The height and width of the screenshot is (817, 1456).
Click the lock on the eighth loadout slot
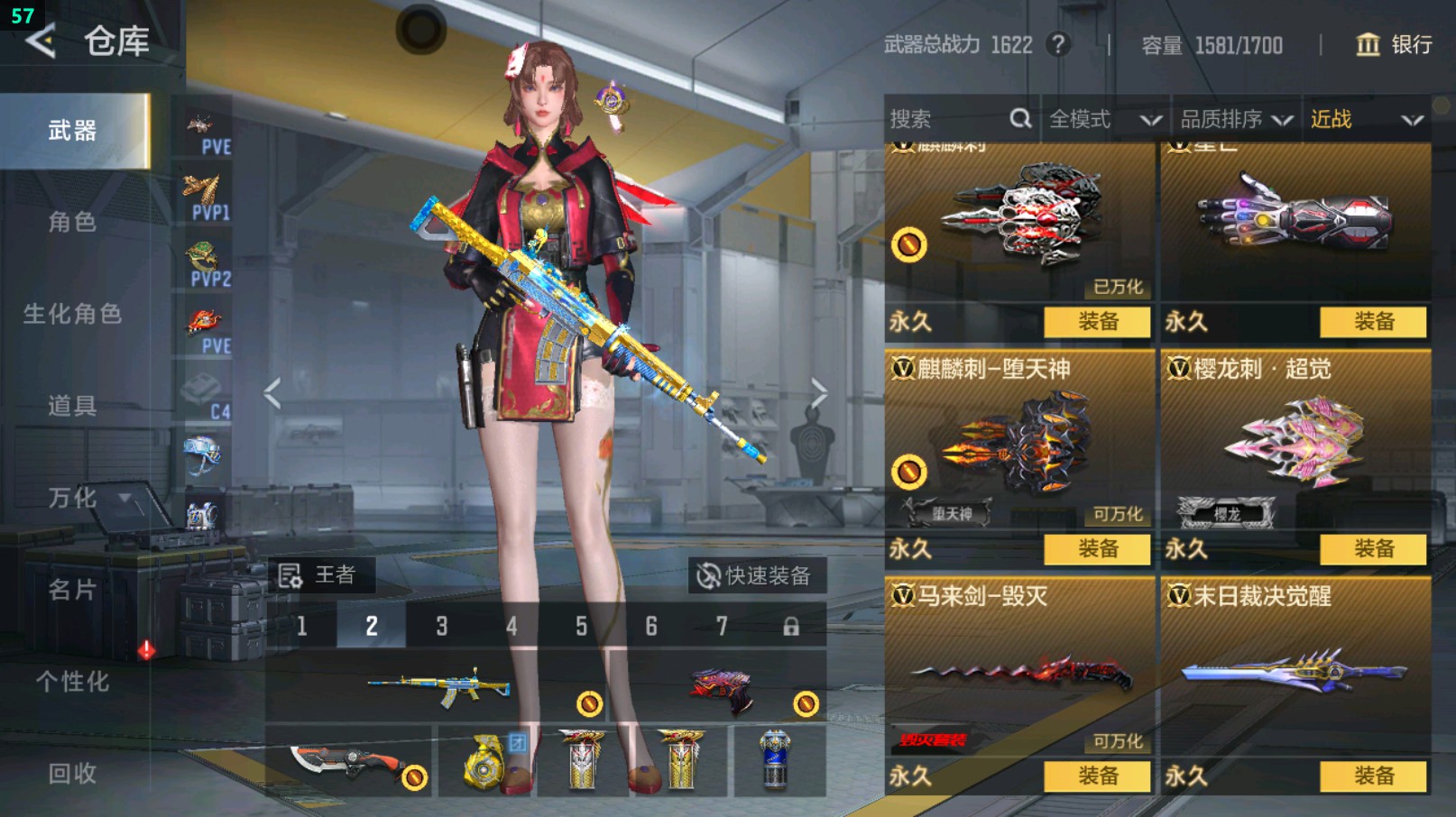791,626
